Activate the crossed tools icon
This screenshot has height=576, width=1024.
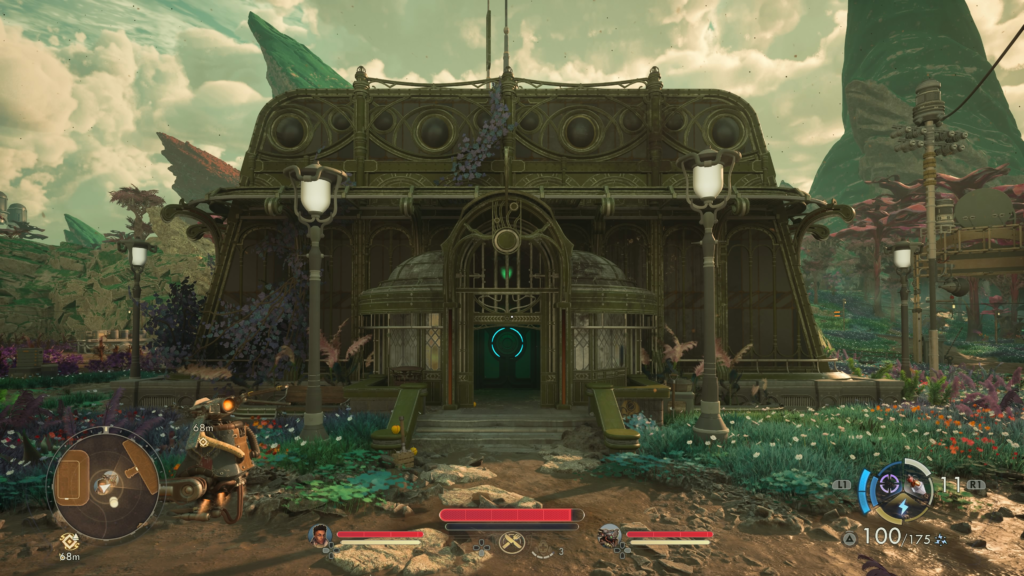[x=512, y=542]
